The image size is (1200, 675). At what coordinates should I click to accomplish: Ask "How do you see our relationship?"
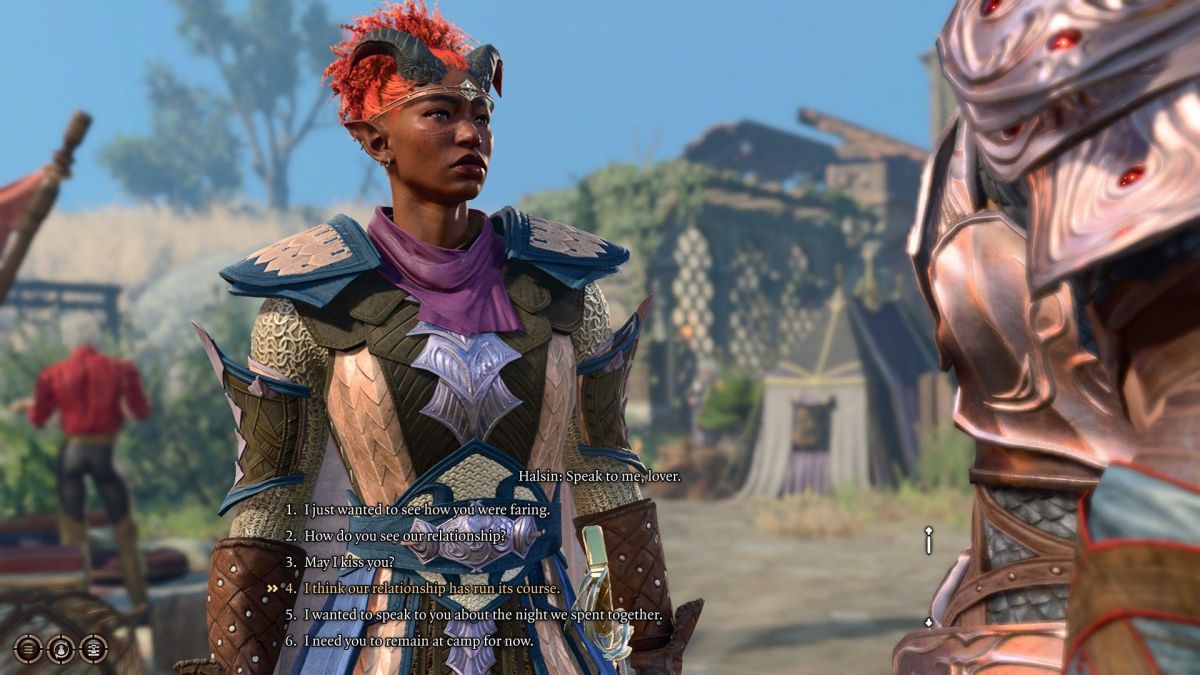[x=404, y=536]
